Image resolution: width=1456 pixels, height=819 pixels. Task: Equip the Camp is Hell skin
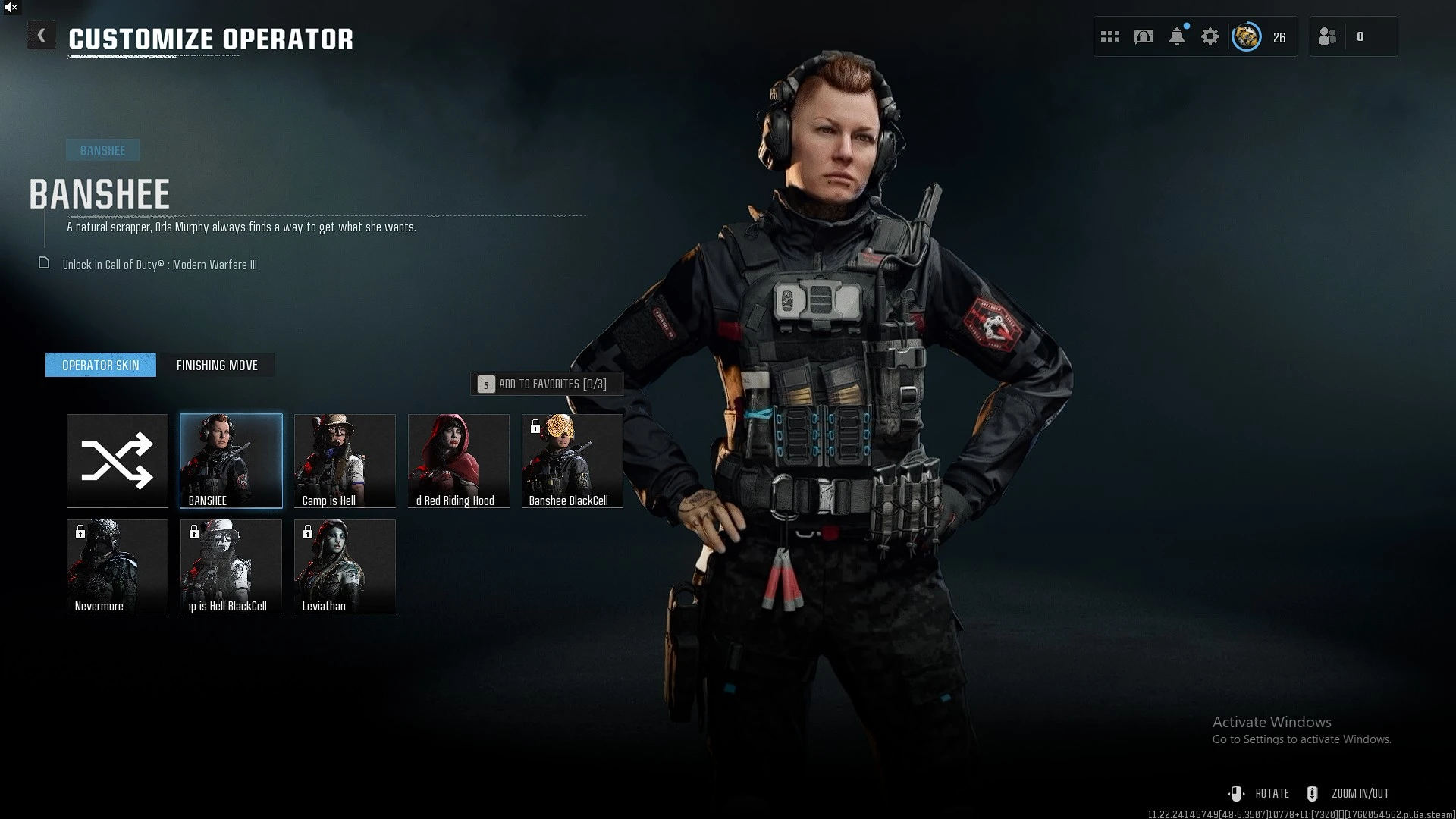pos(345,460)
